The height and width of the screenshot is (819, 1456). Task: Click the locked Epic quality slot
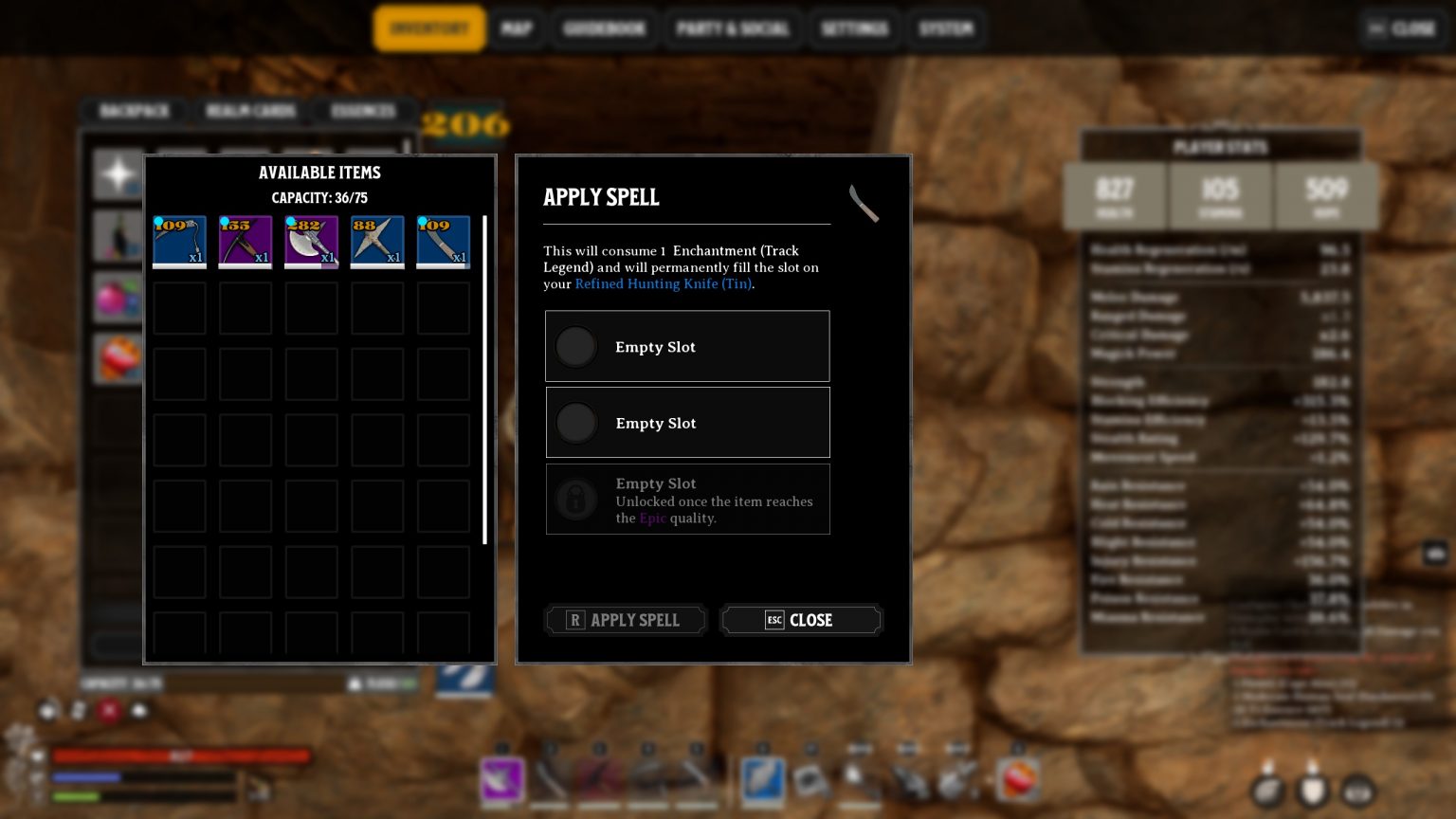point(576,500)
